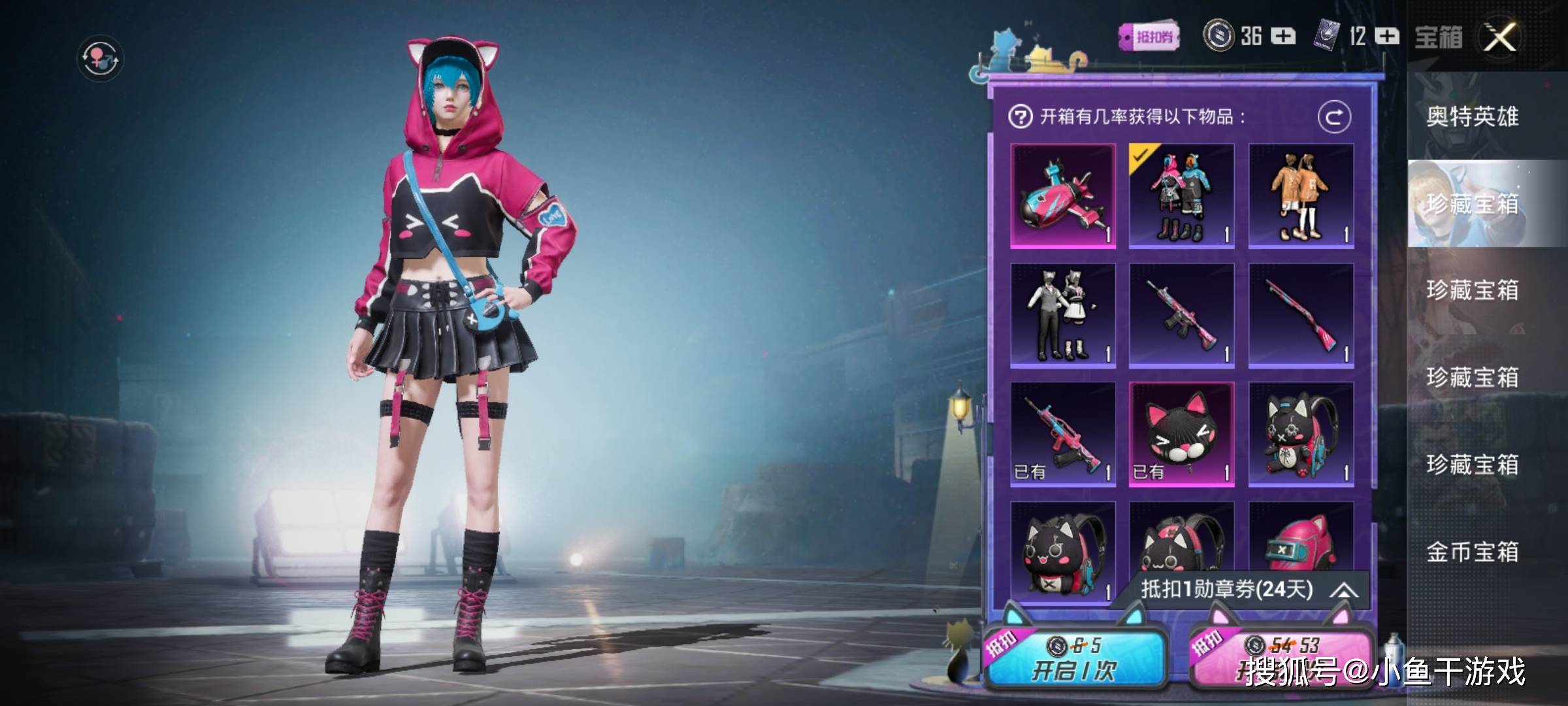Select the pink and blue airplane skin
This screenshot has height=706, width=1568.
pos(1063,196)
